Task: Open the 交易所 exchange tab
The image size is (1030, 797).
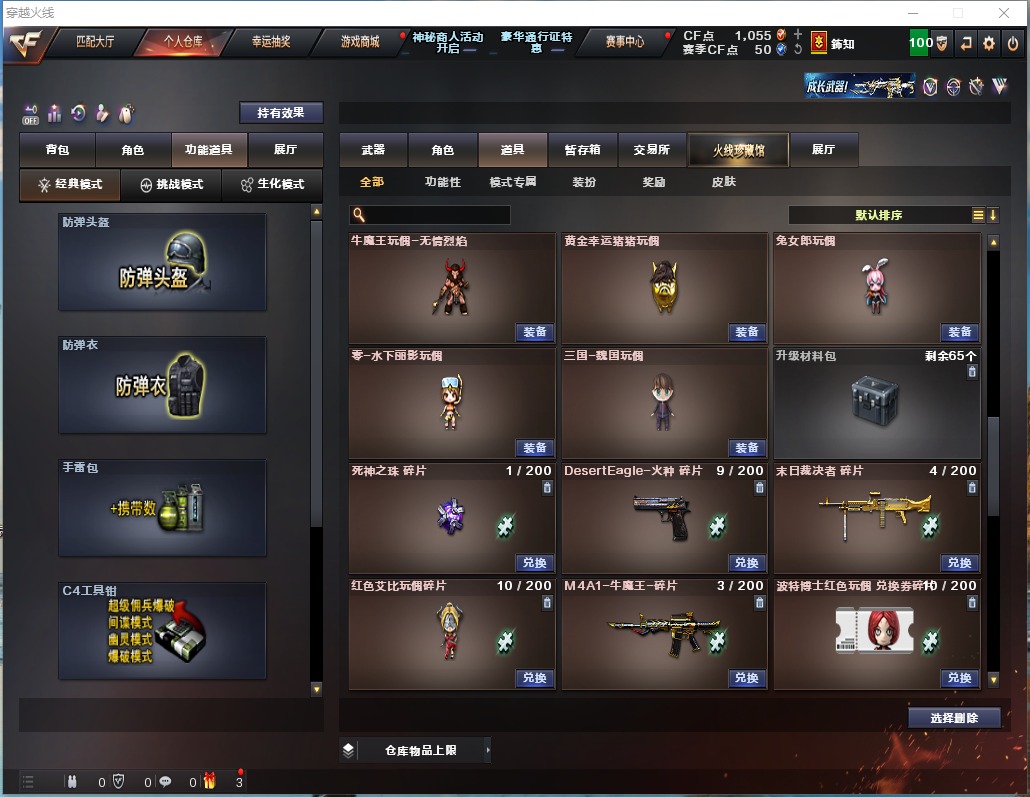Action: (652, 150)
